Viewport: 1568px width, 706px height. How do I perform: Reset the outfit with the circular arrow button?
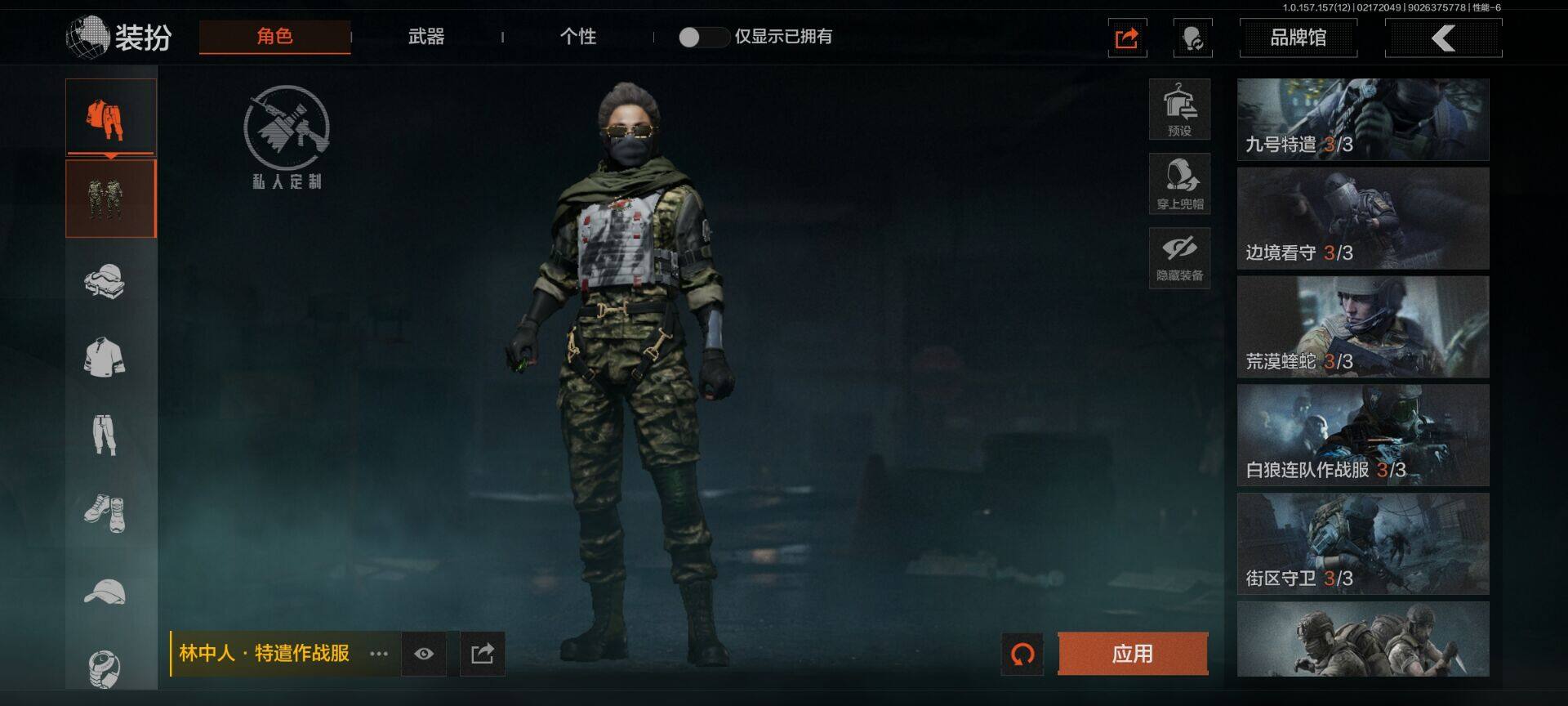1022,654
